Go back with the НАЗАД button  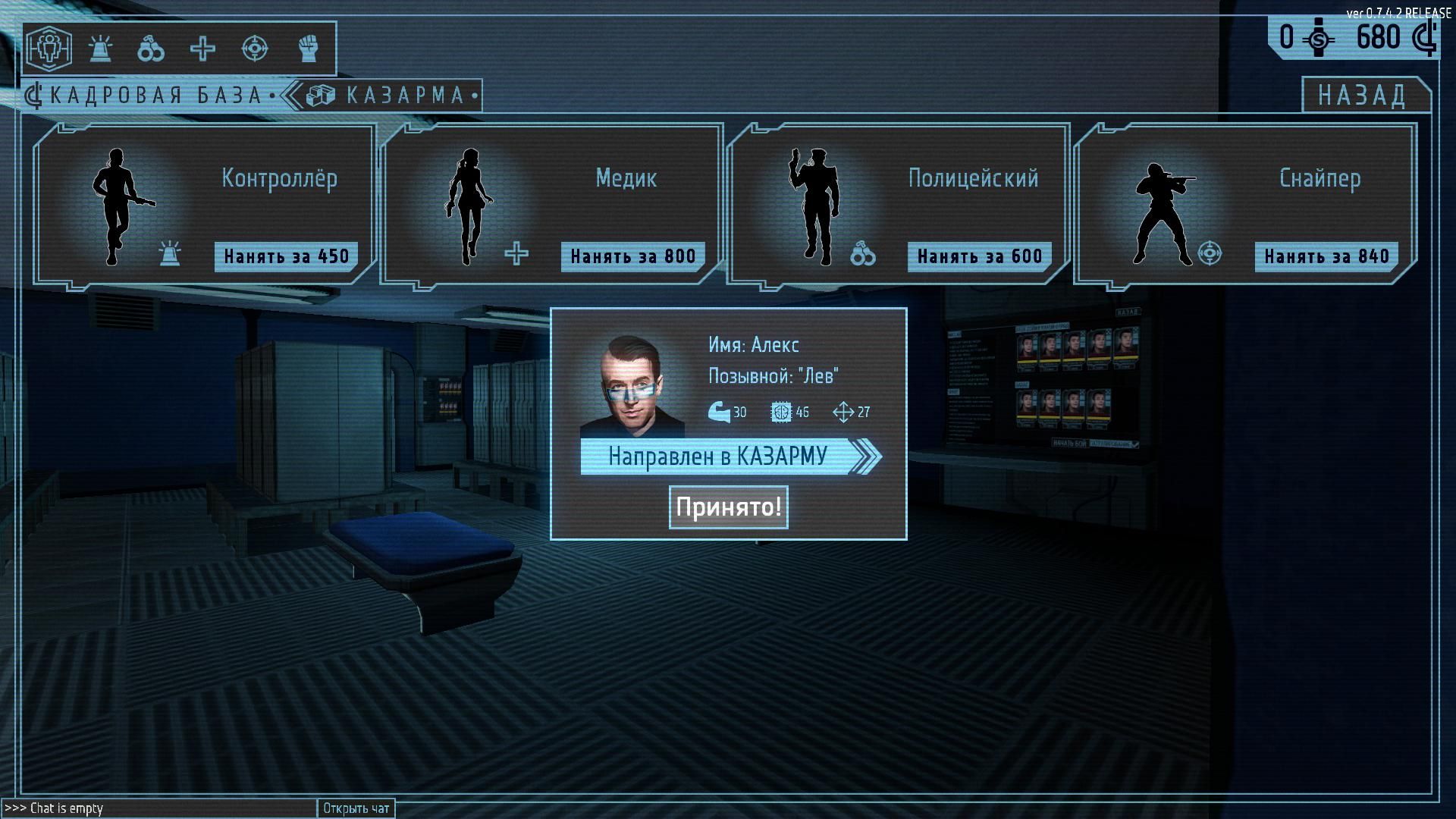pyautogui.click(x=1362, y=96)
